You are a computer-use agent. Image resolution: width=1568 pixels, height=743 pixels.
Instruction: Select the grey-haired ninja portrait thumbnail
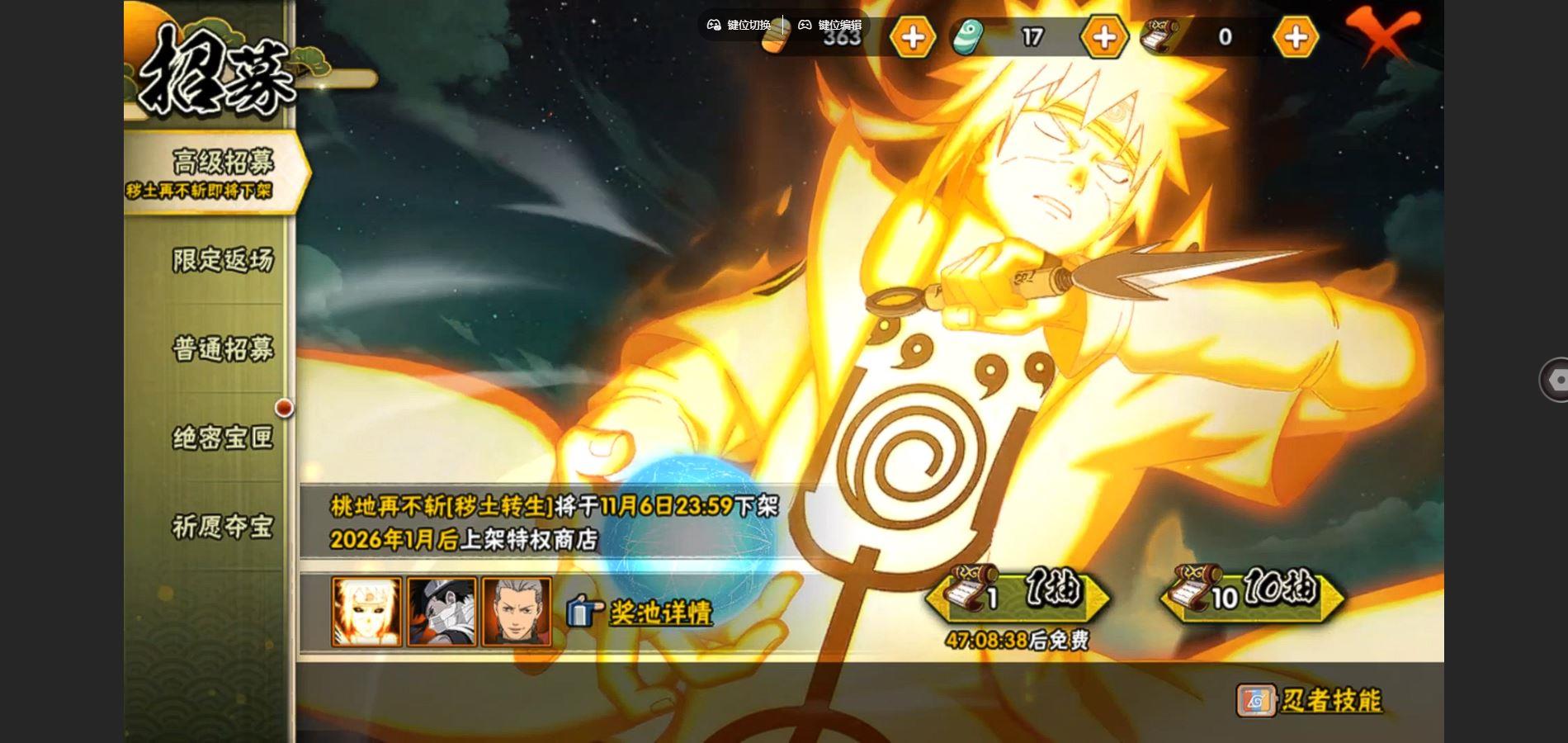pos(517,612)
